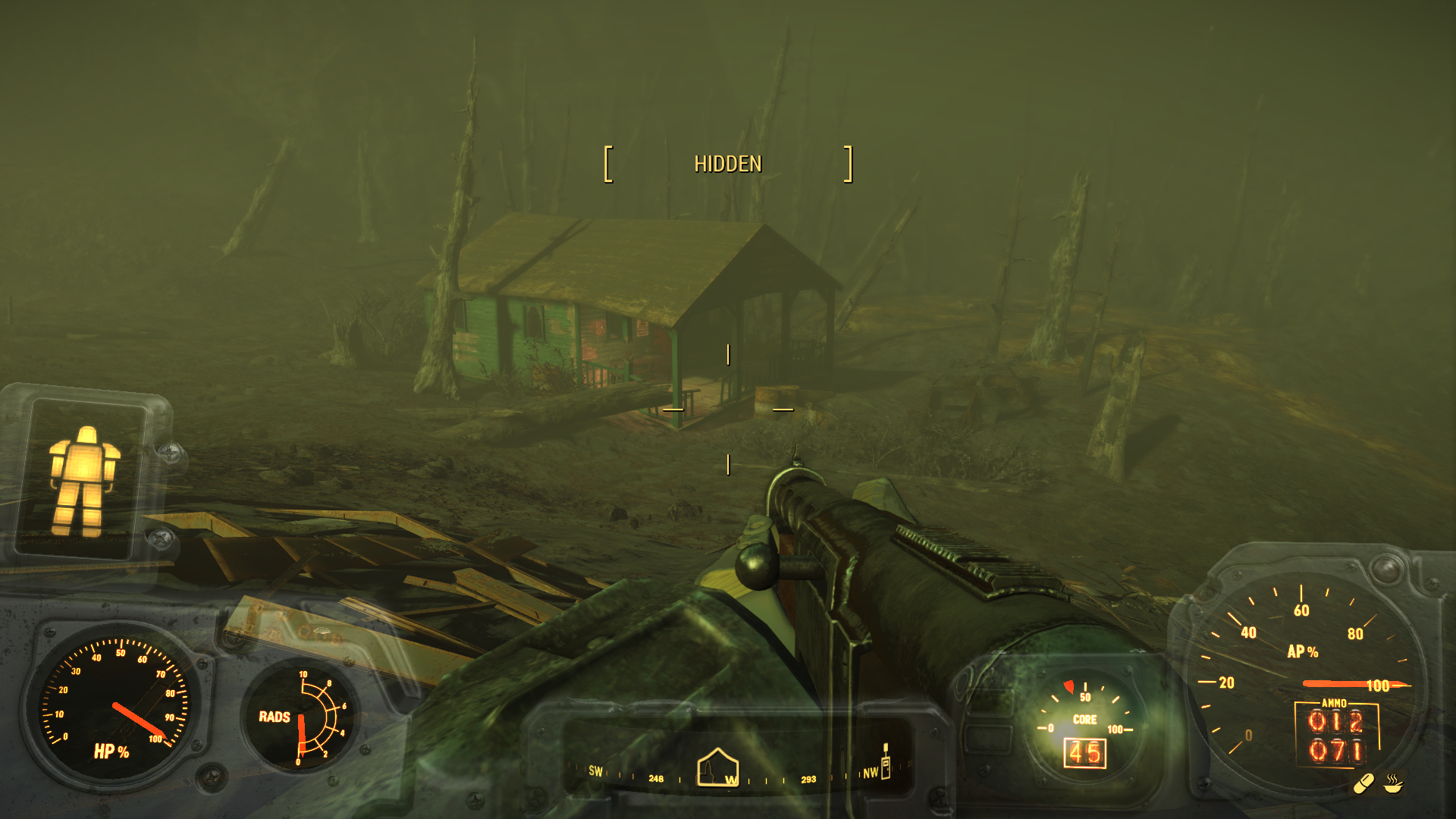Select the cabin location marker on compass
Image resolution: width=1456 pixels, height=819 pixels.
coord(717,767)
